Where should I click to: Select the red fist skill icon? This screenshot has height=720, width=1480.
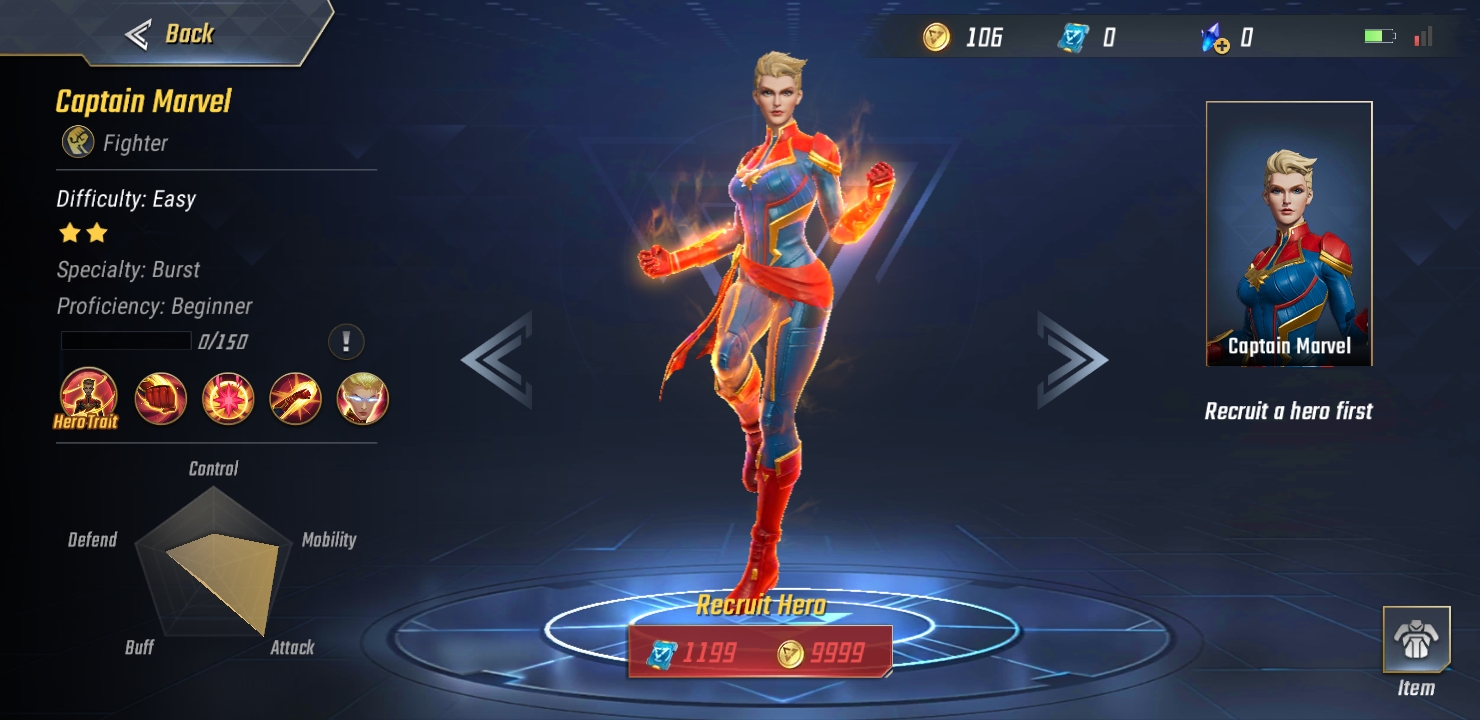point(160,399)
